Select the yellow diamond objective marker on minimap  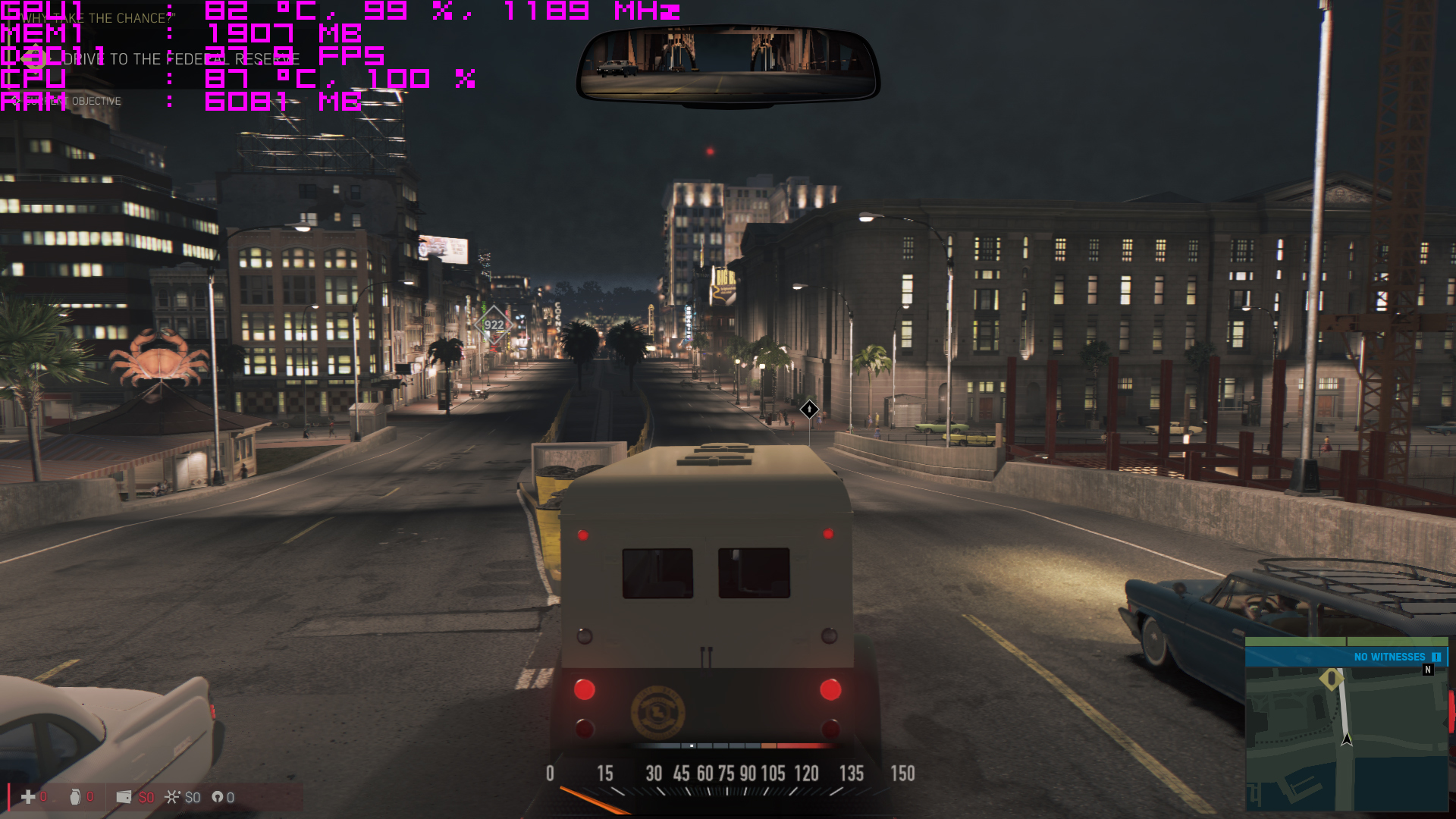pos(1332,678)
